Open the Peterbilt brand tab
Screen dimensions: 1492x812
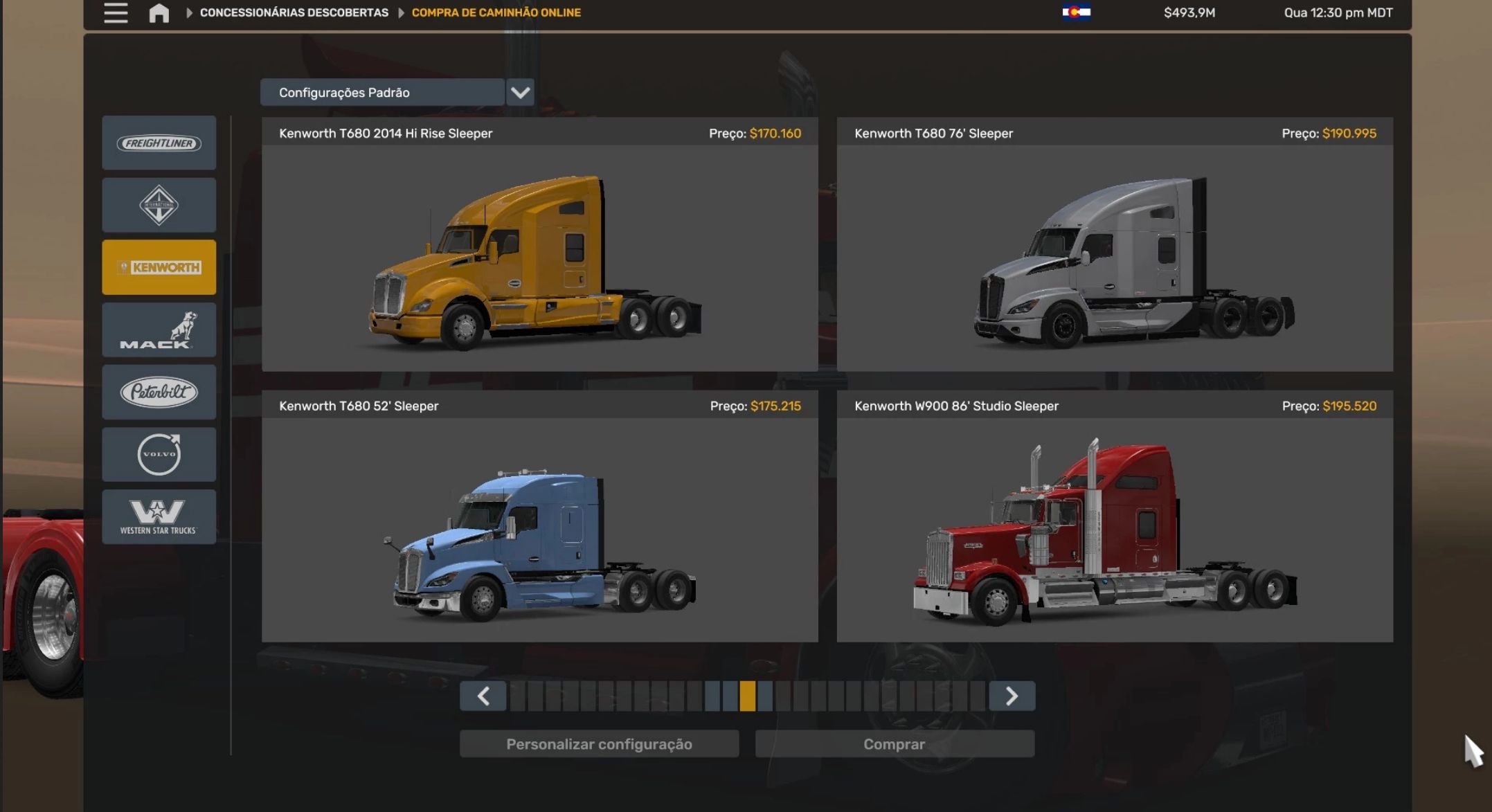pyautogui.click(x=159, y=392)
